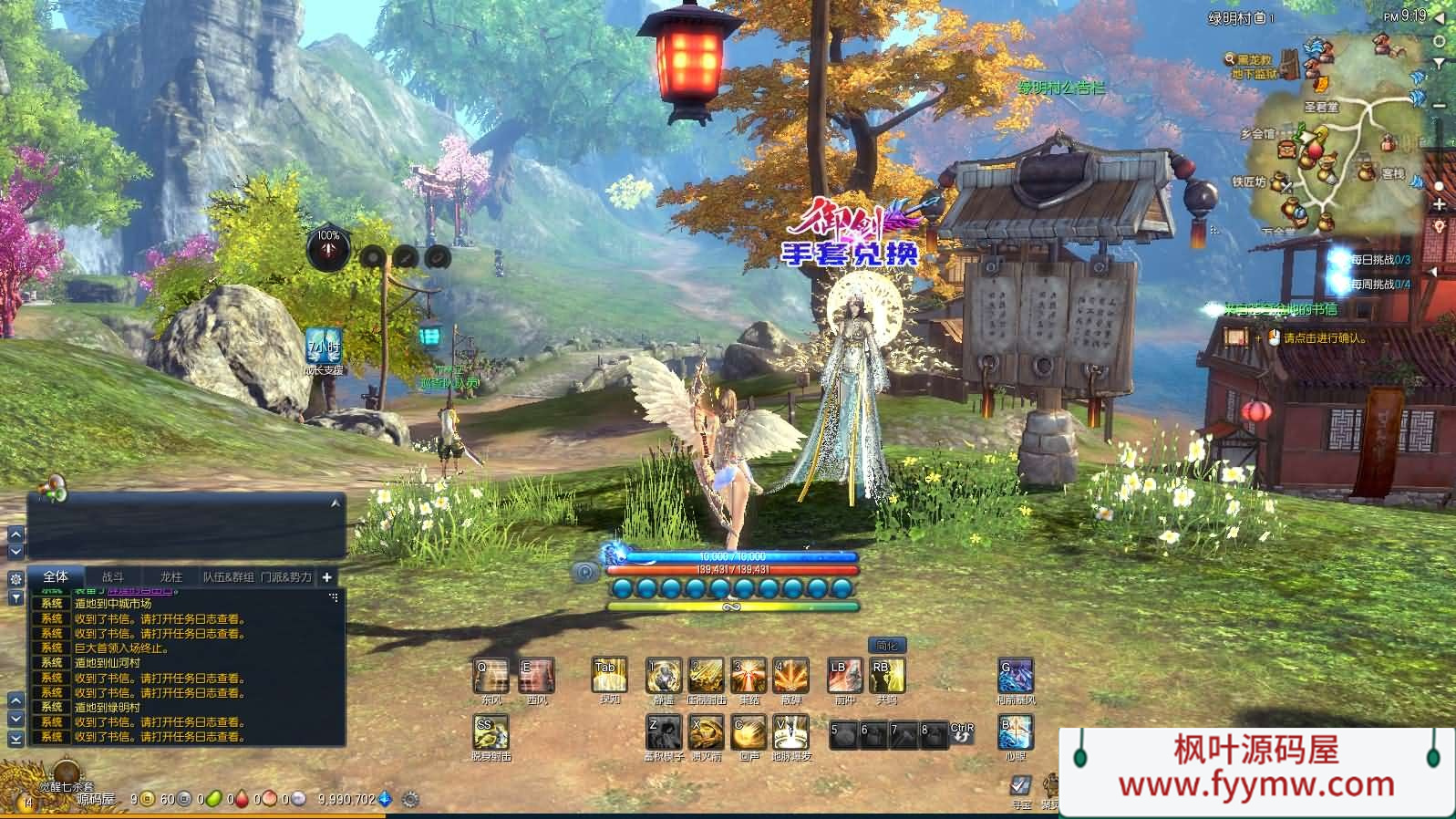The width and height of the screenshot is (1456, 819).
Task: Select the 队伍&群组 chat tab
Action: point(228,576)
